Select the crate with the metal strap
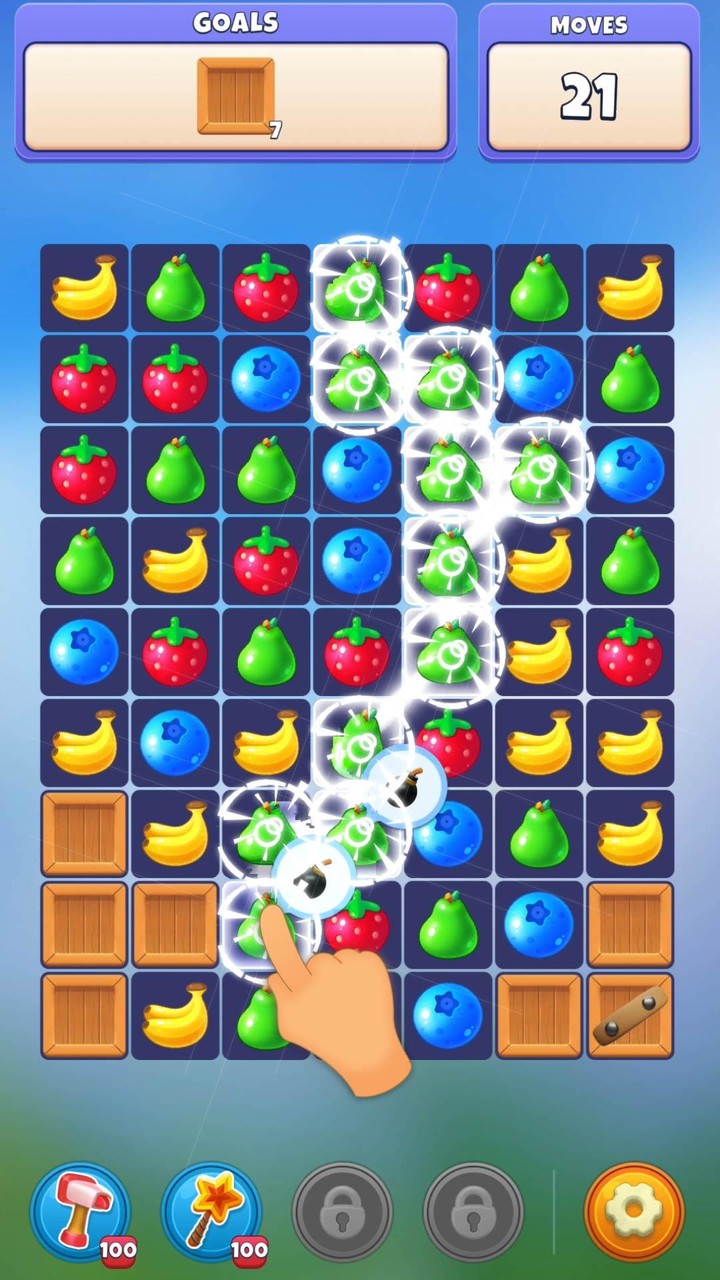720x1280 pixels. [630, 1015]
